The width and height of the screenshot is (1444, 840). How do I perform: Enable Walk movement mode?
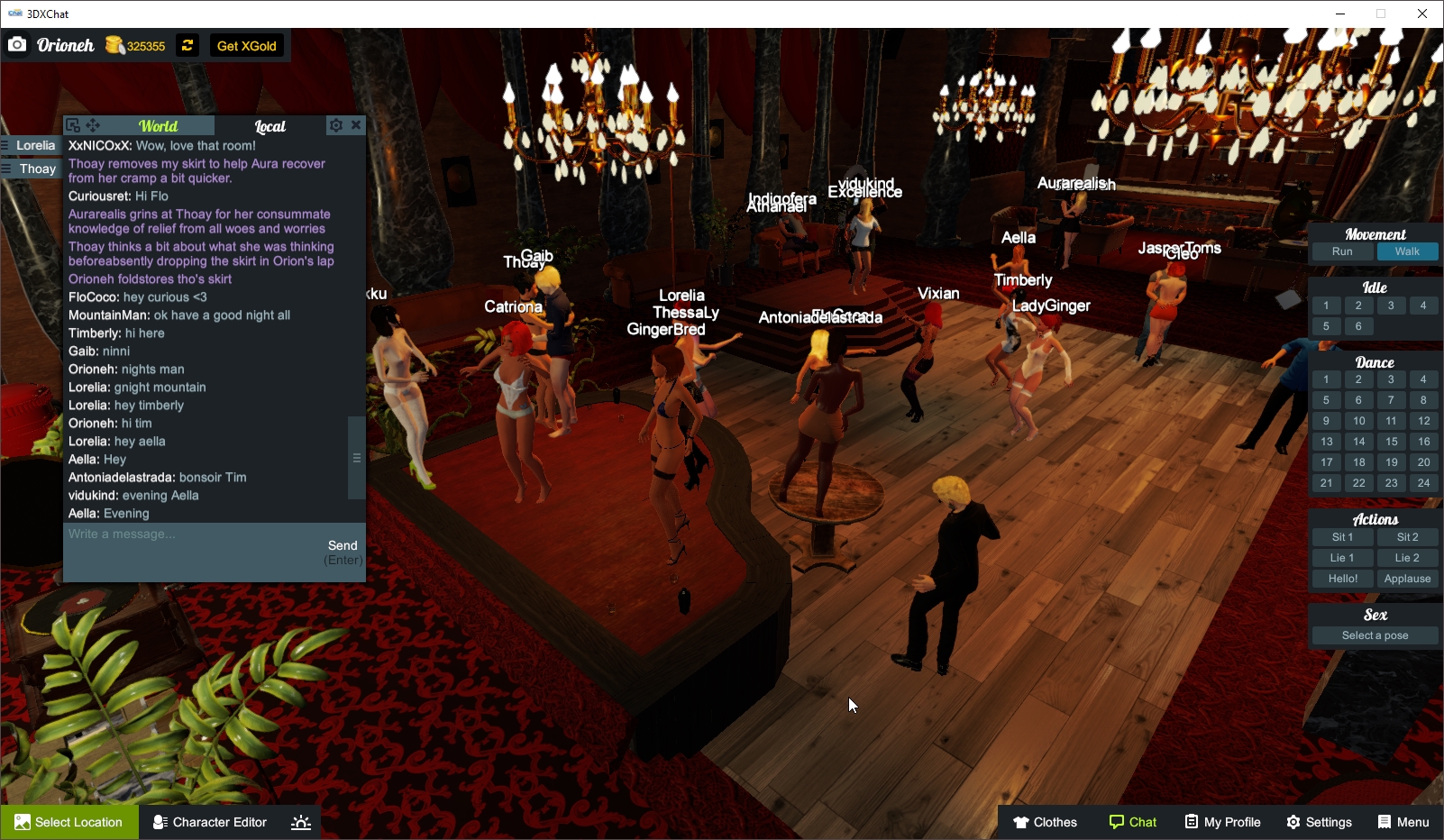click(x=1407, y=251)
